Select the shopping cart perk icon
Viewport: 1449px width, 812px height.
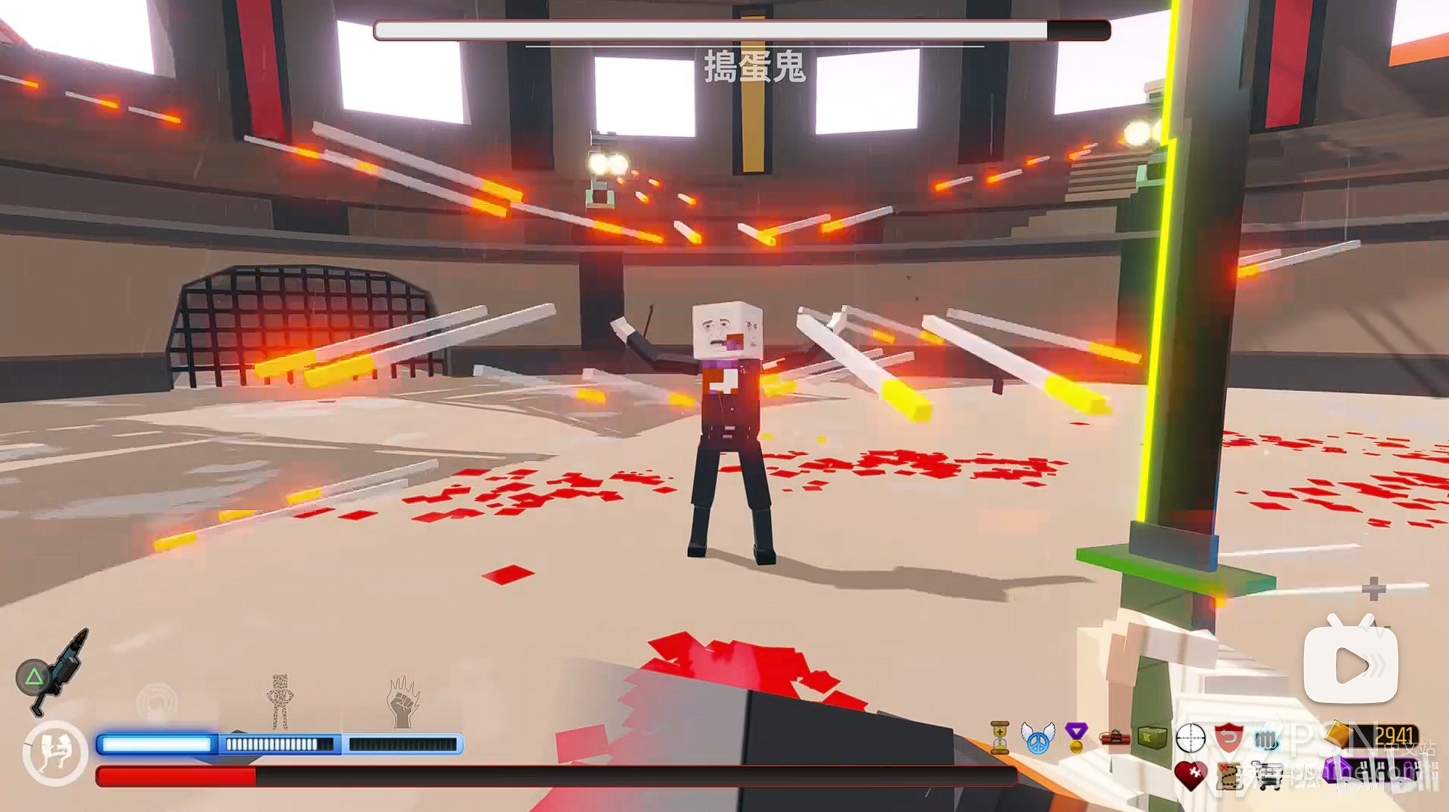[1267, 775]
